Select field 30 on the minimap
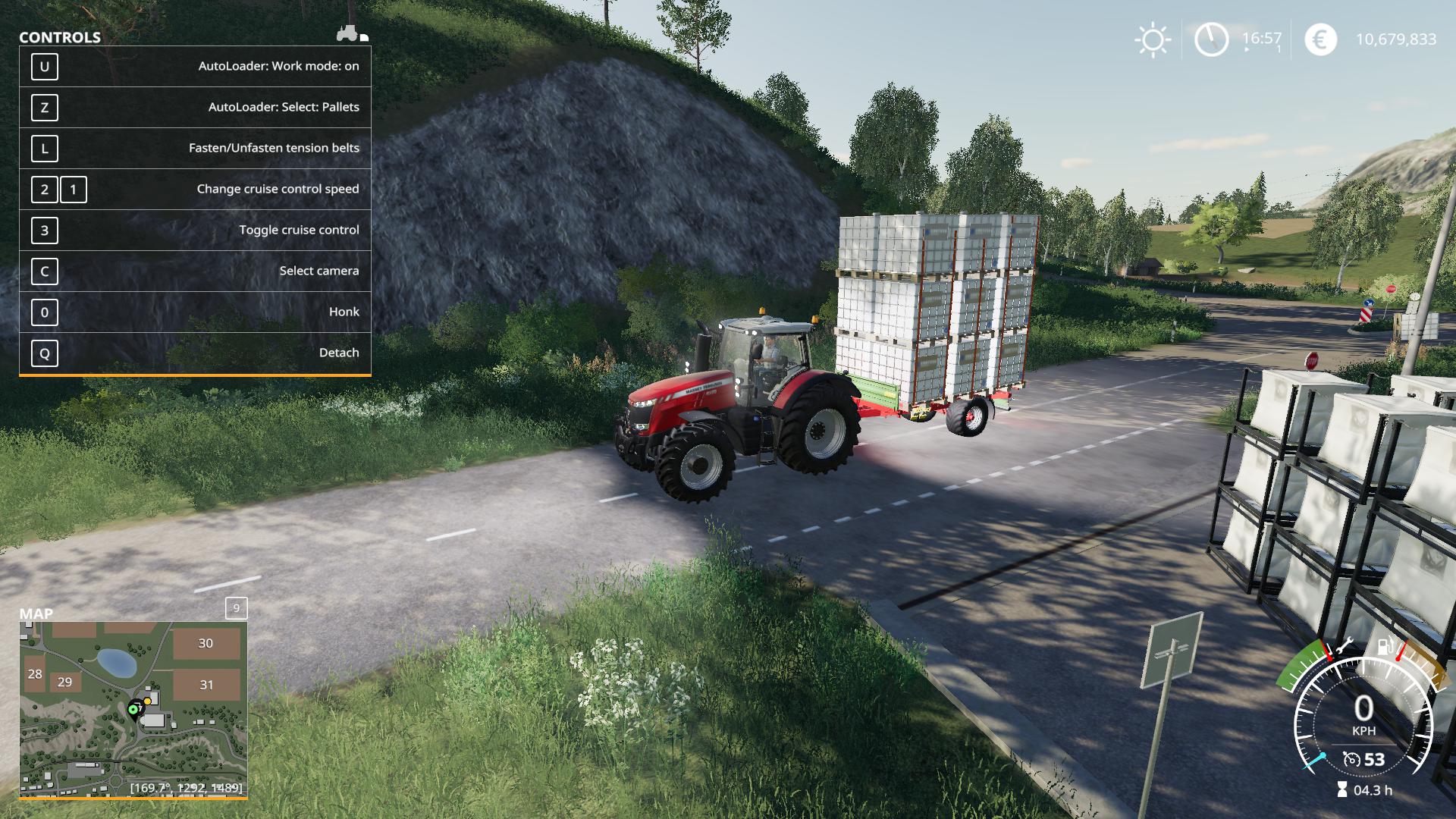This screenshot has height=819, width=1456. [206, 643]
